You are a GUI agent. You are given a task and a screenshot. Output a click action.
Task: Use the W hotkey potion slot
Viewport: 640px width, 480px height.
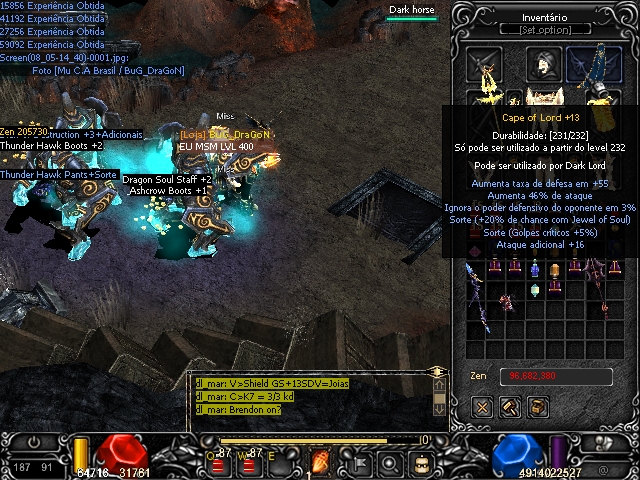pos(247,462)
